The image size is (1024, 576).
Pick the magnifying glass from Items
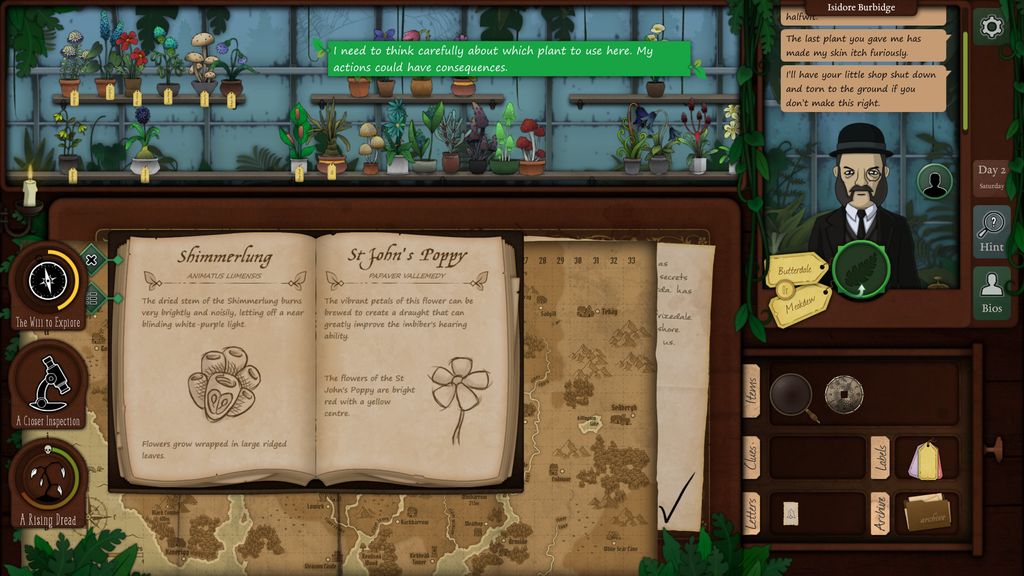coord(790,394)
